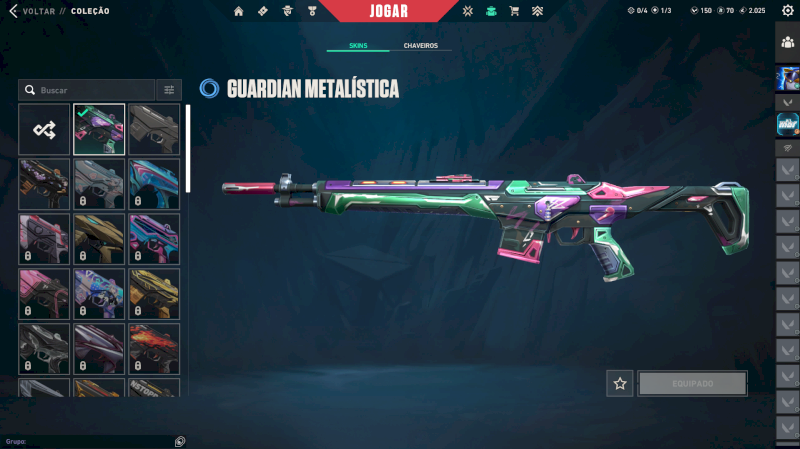This screenshot has height=449, width=800.
Task: Select the equipped Metalística skin thumbnail
Action: pos(99,129)
